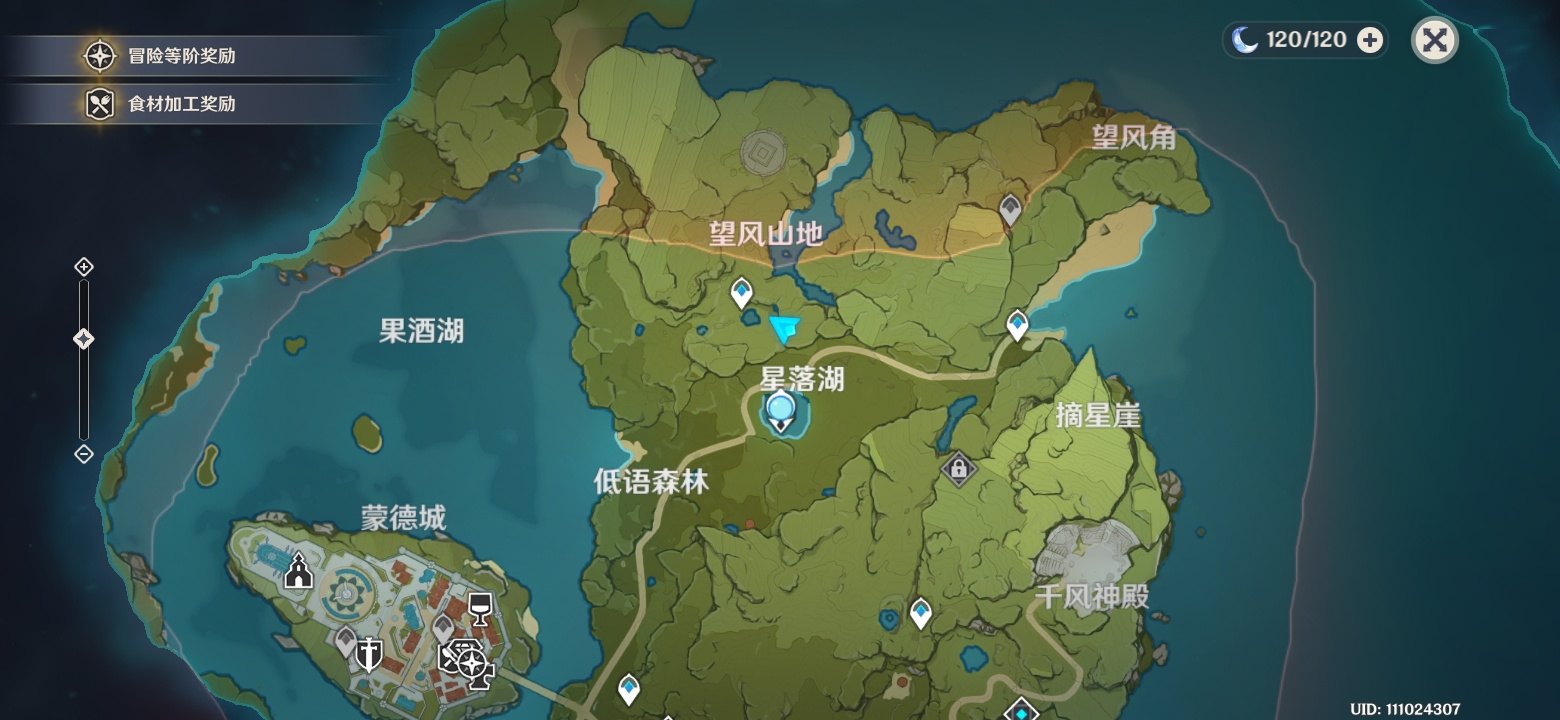The height and width of the screenshot is (720, 1560).
Task: Click the Knights of Favonius shield icon
Action: click(x=368, y=655)
